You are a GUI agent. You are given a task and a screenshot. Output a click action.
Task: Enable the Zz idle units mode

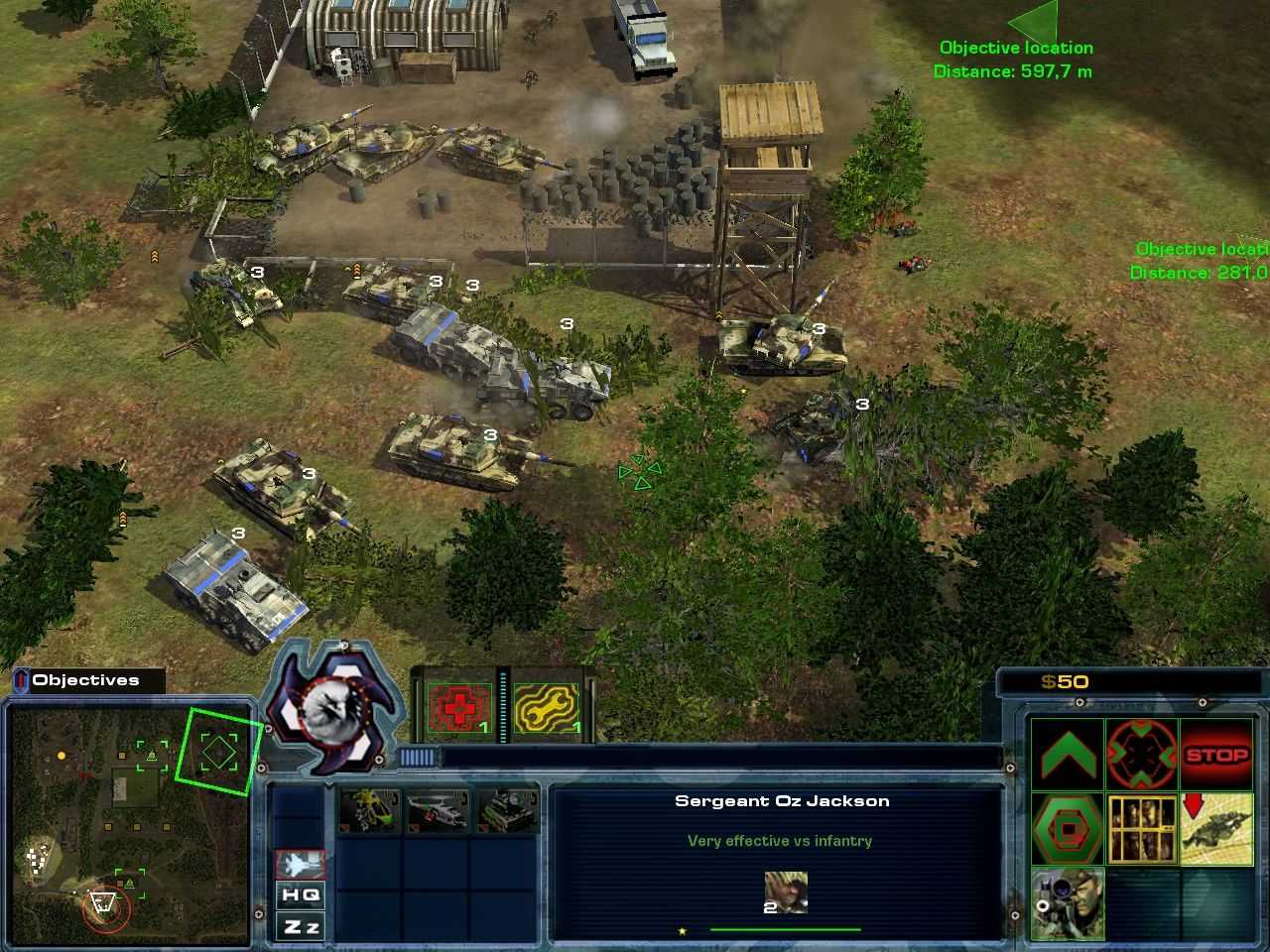pos(301,926)
